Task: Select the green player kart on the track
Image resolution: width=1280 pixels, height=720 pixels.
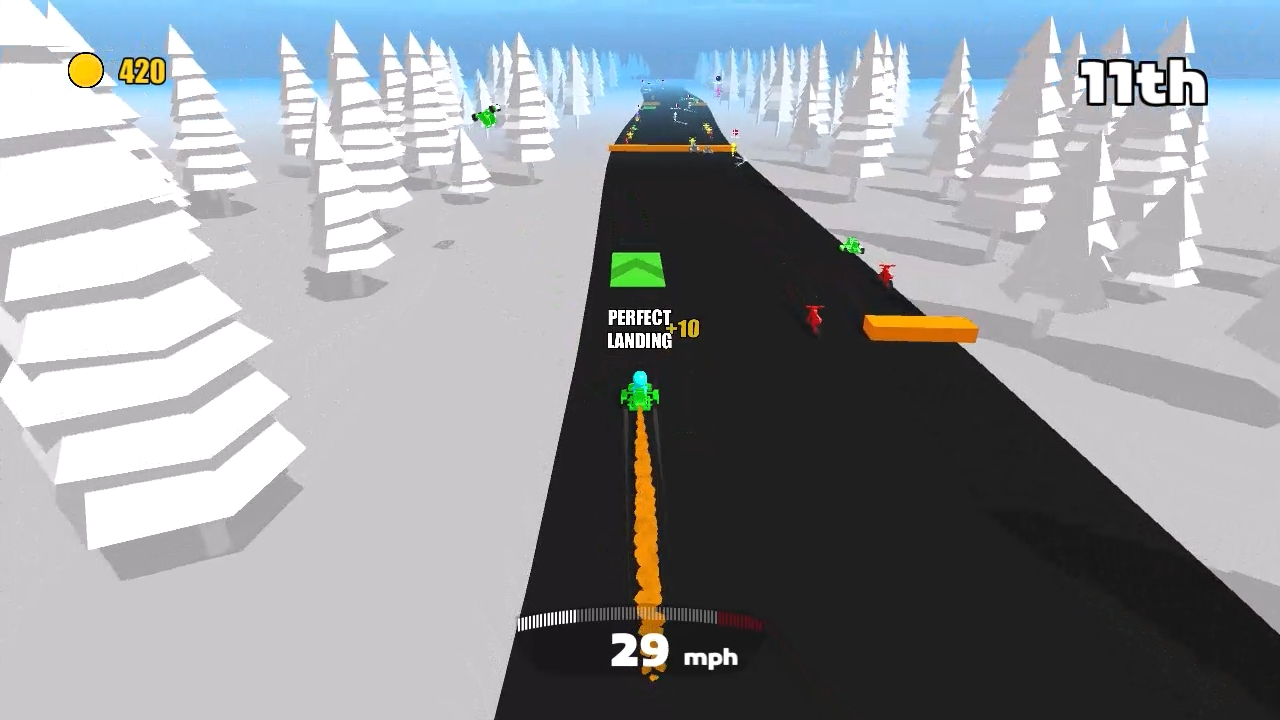Action: (640, 395)
